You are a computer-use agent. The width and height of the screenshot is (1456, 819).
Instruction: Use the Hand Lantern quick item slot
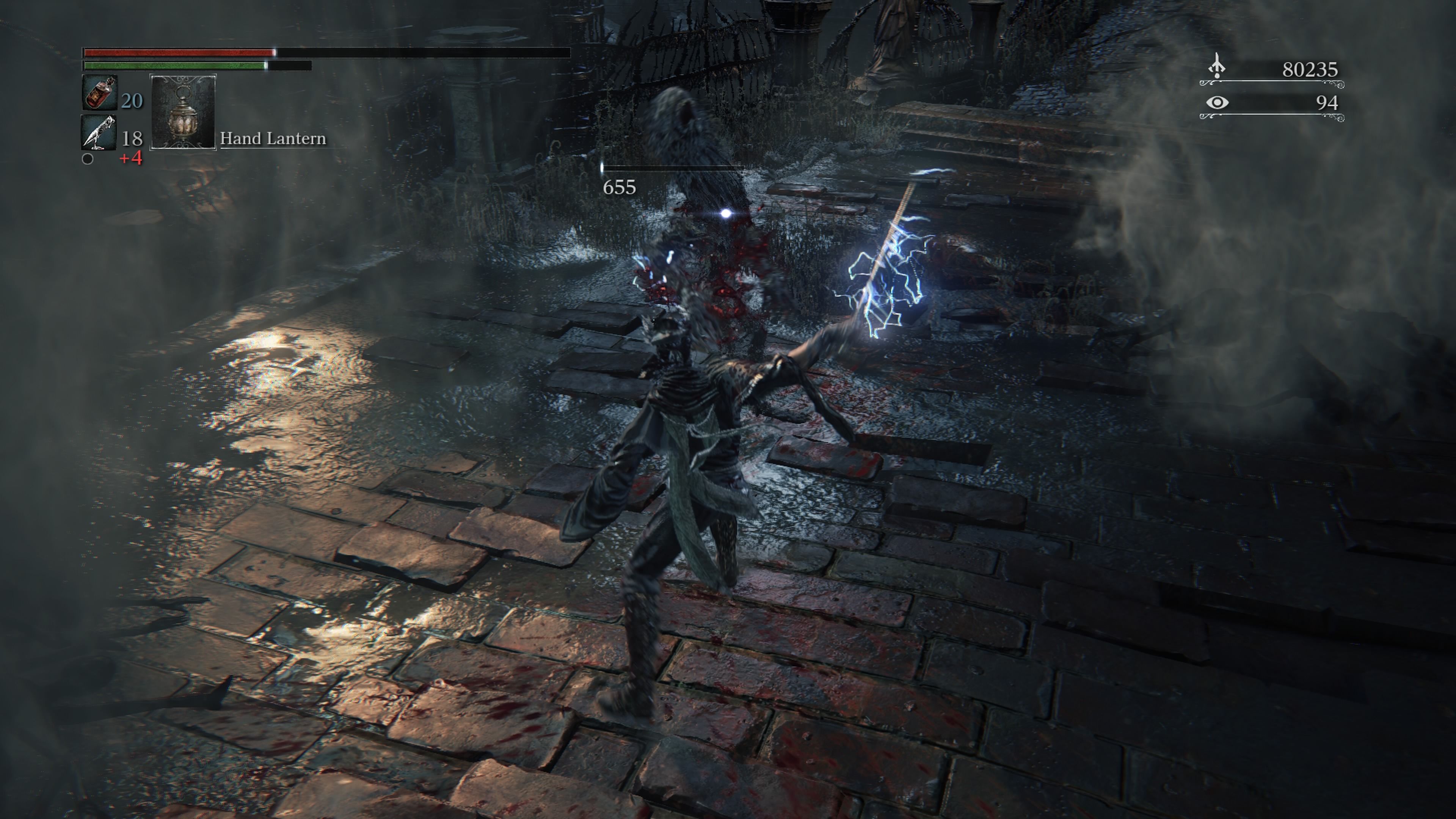pyautogui.click(x=182, y=111)
